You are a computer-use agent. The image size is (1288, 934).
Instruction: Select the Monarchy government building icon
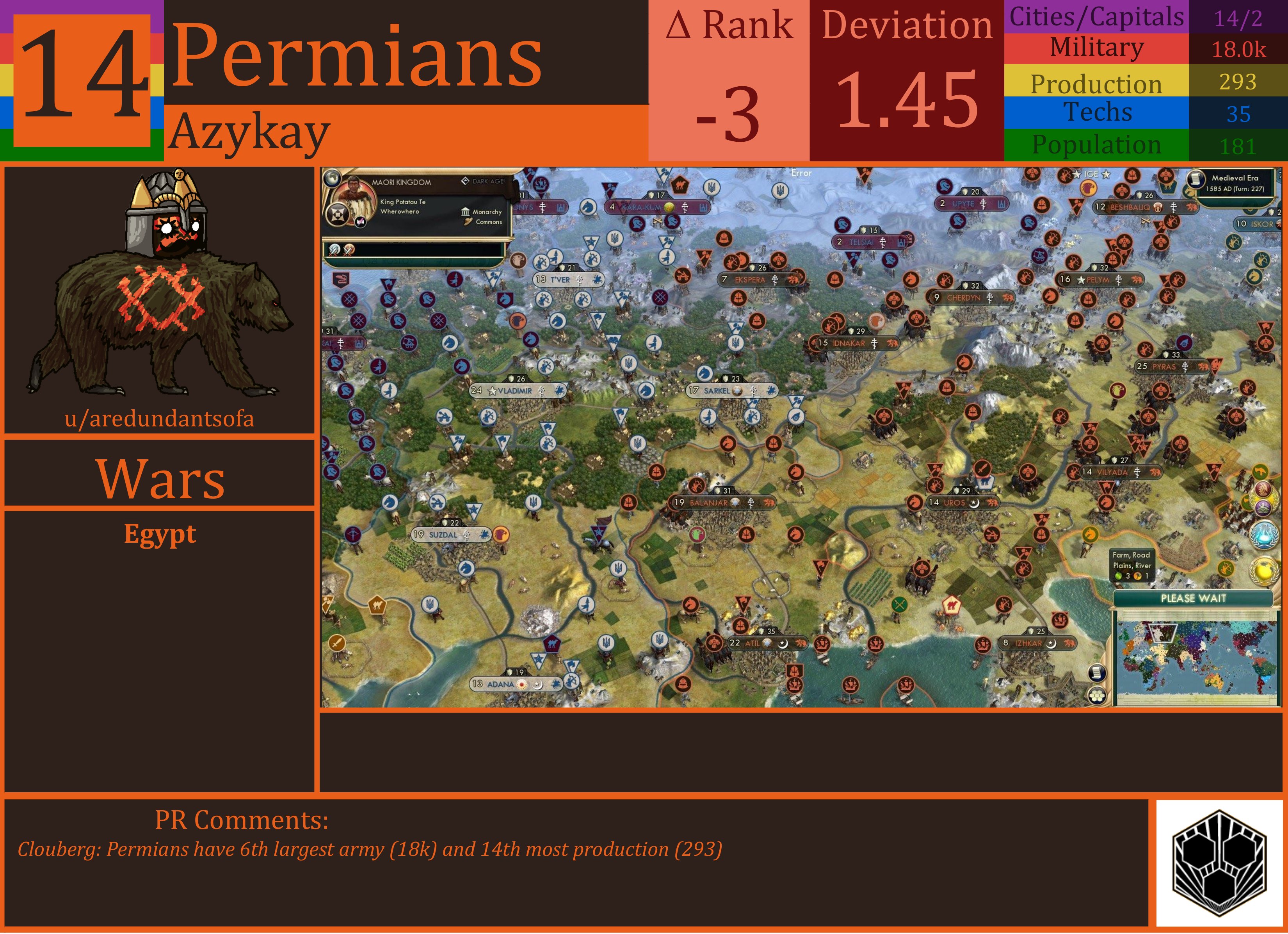466,212
